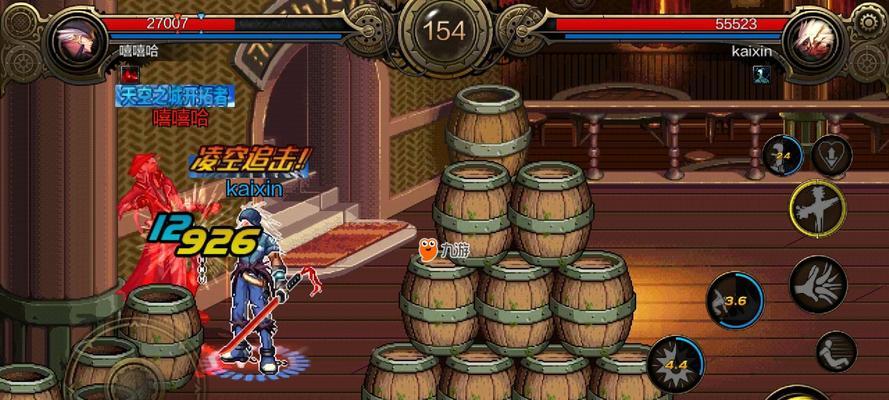Tap the skill showing 24 cooldown
The image size is (889, 400).
[x=782, y=155]
